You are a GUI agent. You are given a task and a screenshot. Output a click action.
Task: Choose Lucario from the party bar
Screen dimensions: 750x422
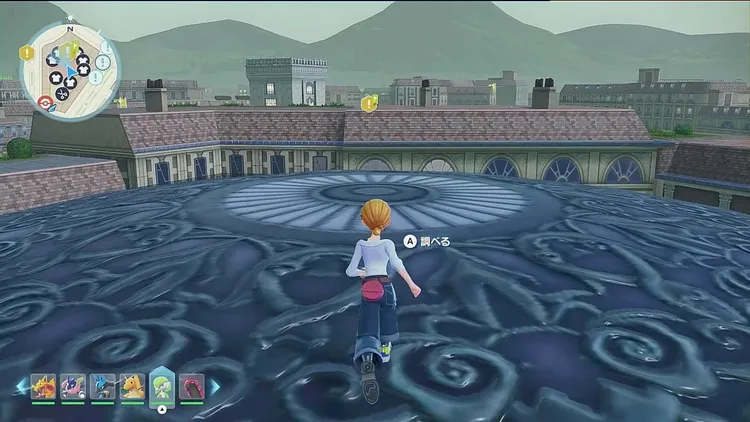pyautogui.click(x=103, y=387)
